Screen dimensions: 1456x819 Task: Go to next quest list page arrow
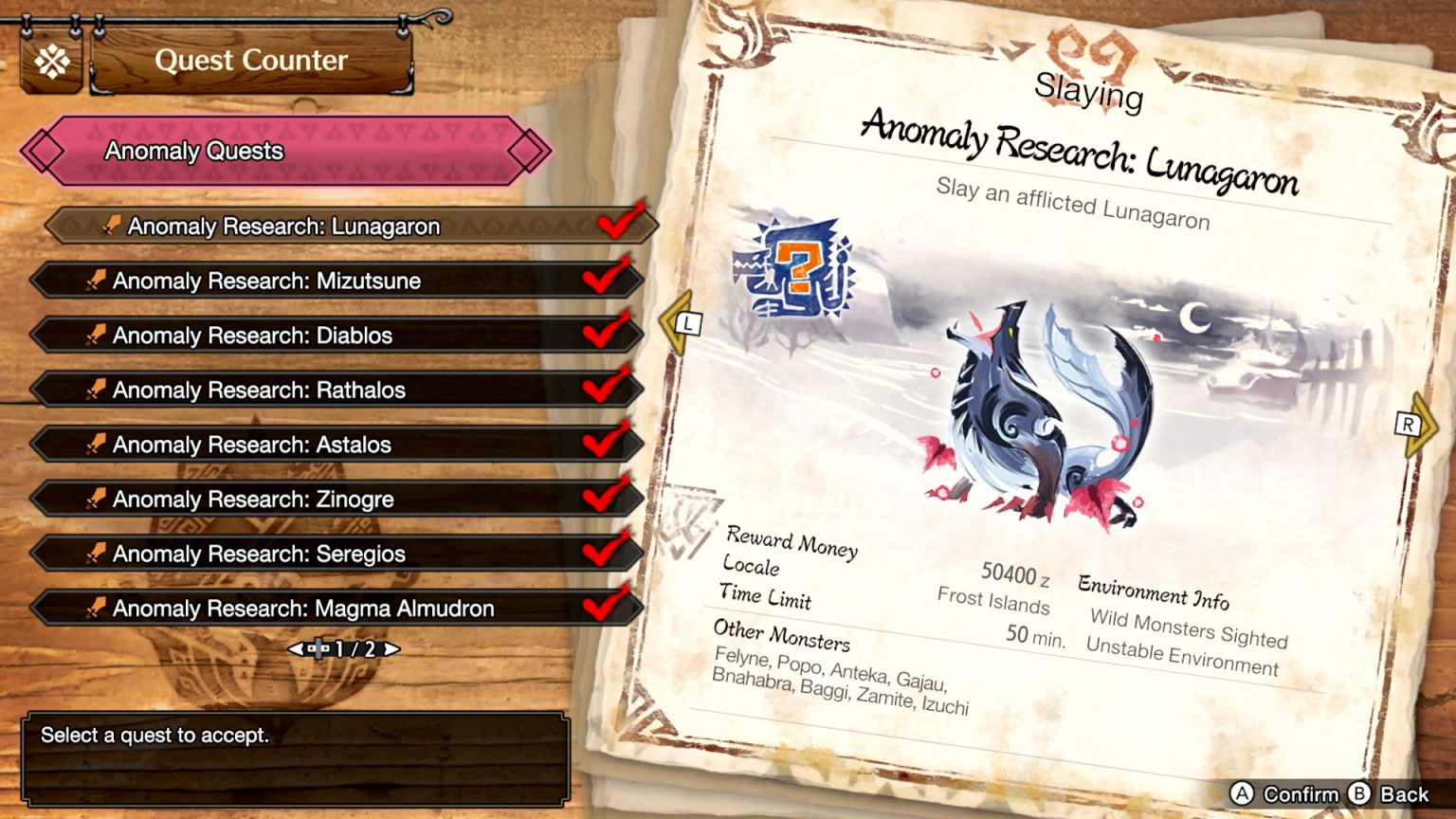coord(391,649)
